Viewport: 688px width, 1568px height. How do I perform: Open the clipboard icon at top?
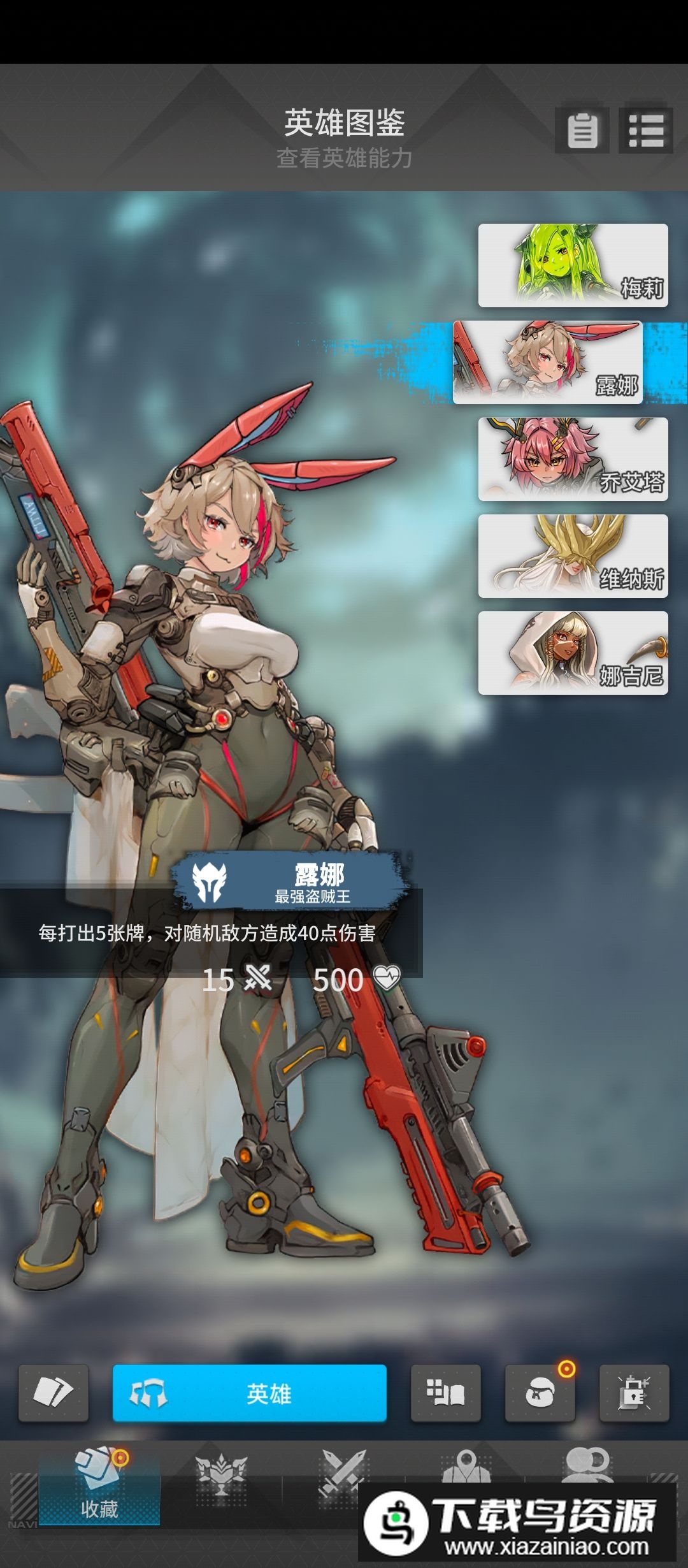(582, 131)
